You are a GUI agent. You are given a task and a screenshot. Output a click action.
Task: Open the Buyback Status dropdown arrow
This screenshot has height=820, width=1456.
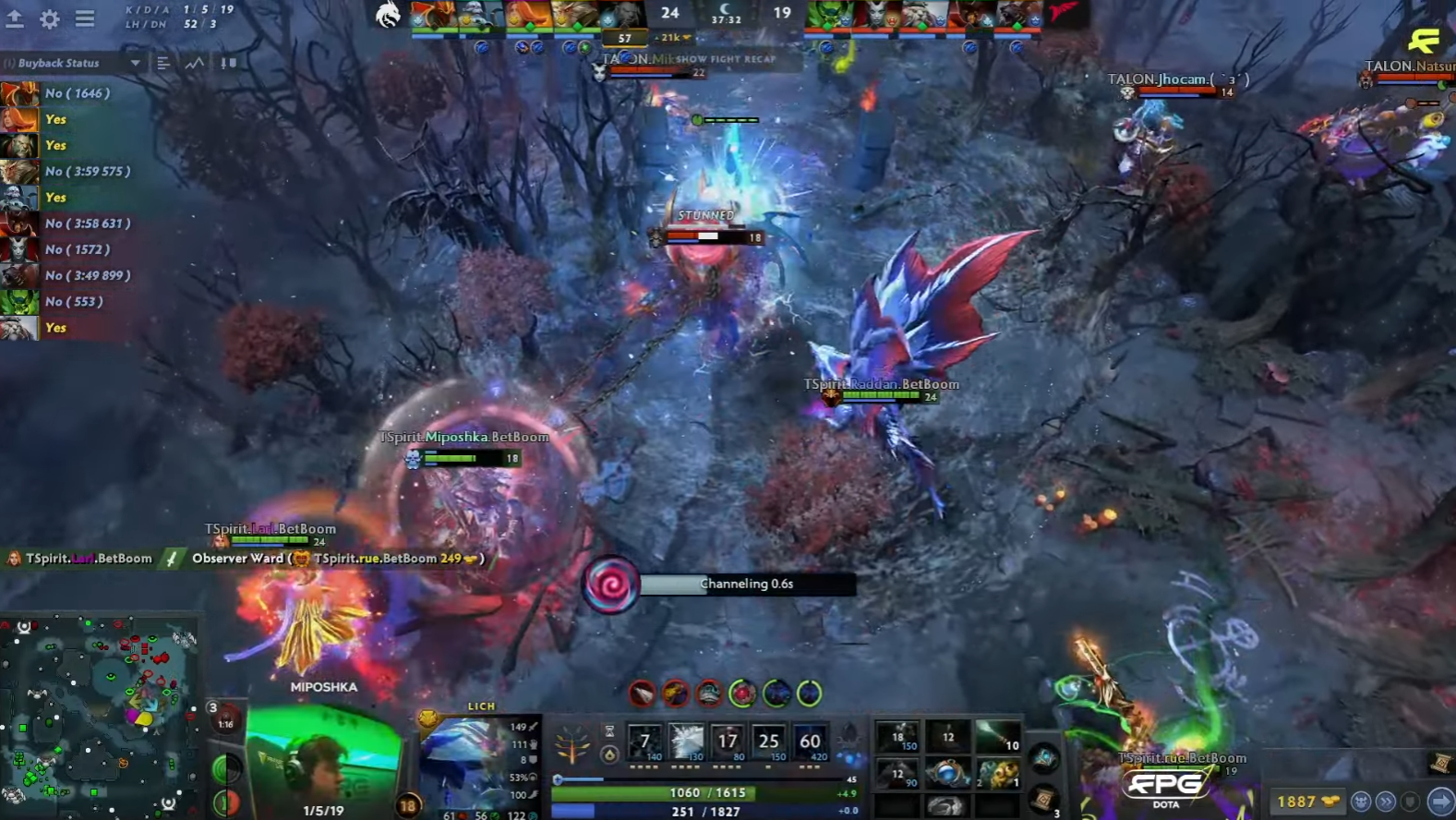click(x=135, y=64)
